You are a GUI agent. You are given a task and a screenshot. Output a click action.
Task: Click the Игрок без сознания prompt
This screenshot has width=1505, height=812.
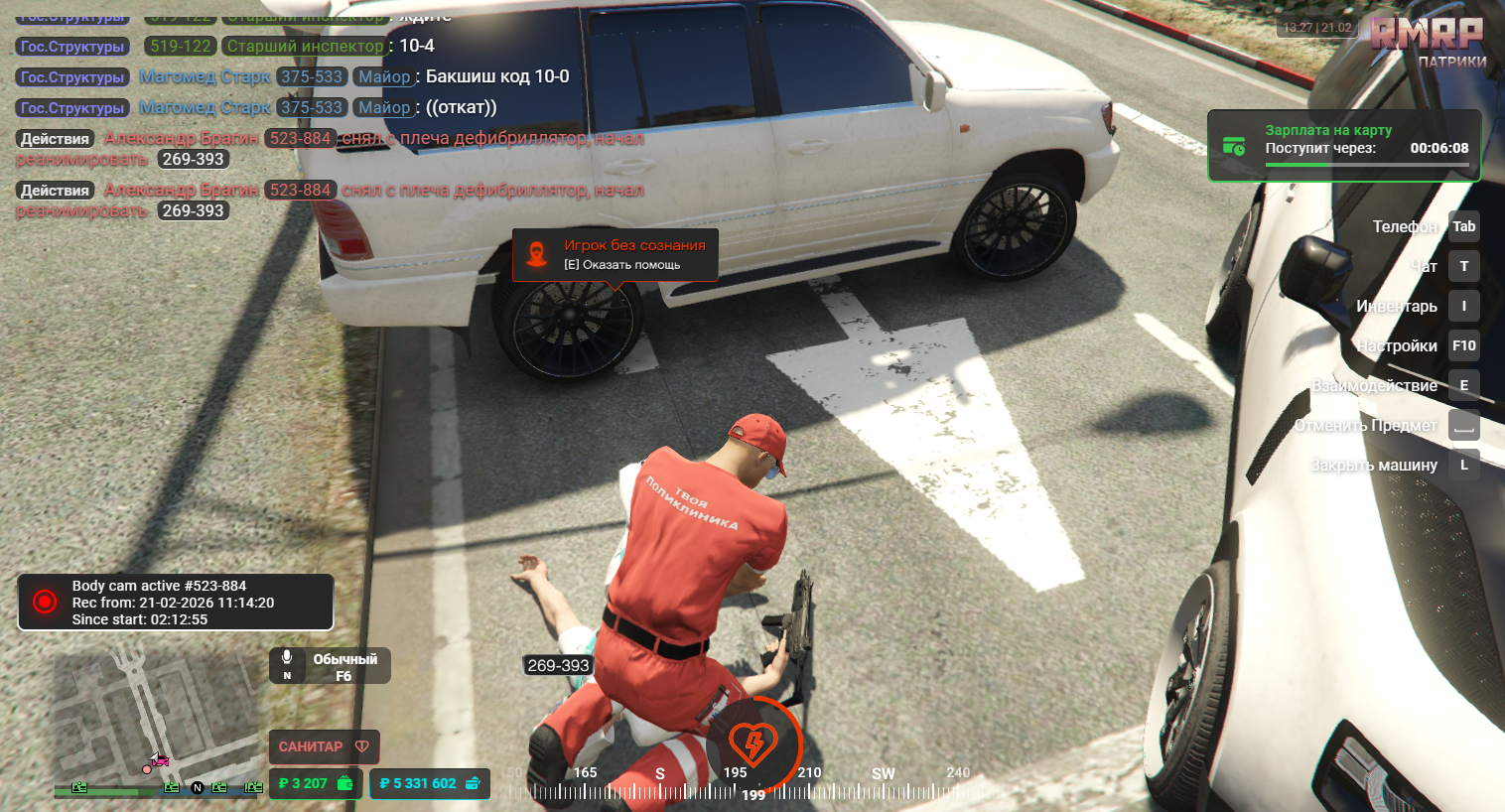click(615, 254)
